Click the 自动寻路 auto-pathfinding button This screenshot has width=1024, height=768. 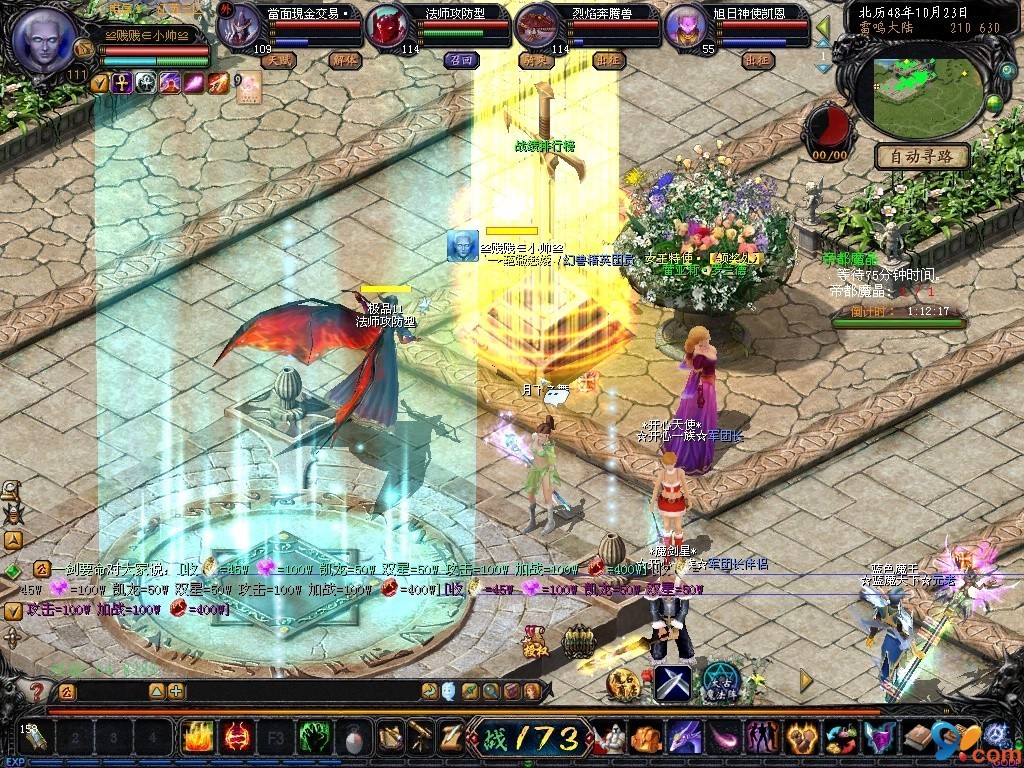point(922,156)
